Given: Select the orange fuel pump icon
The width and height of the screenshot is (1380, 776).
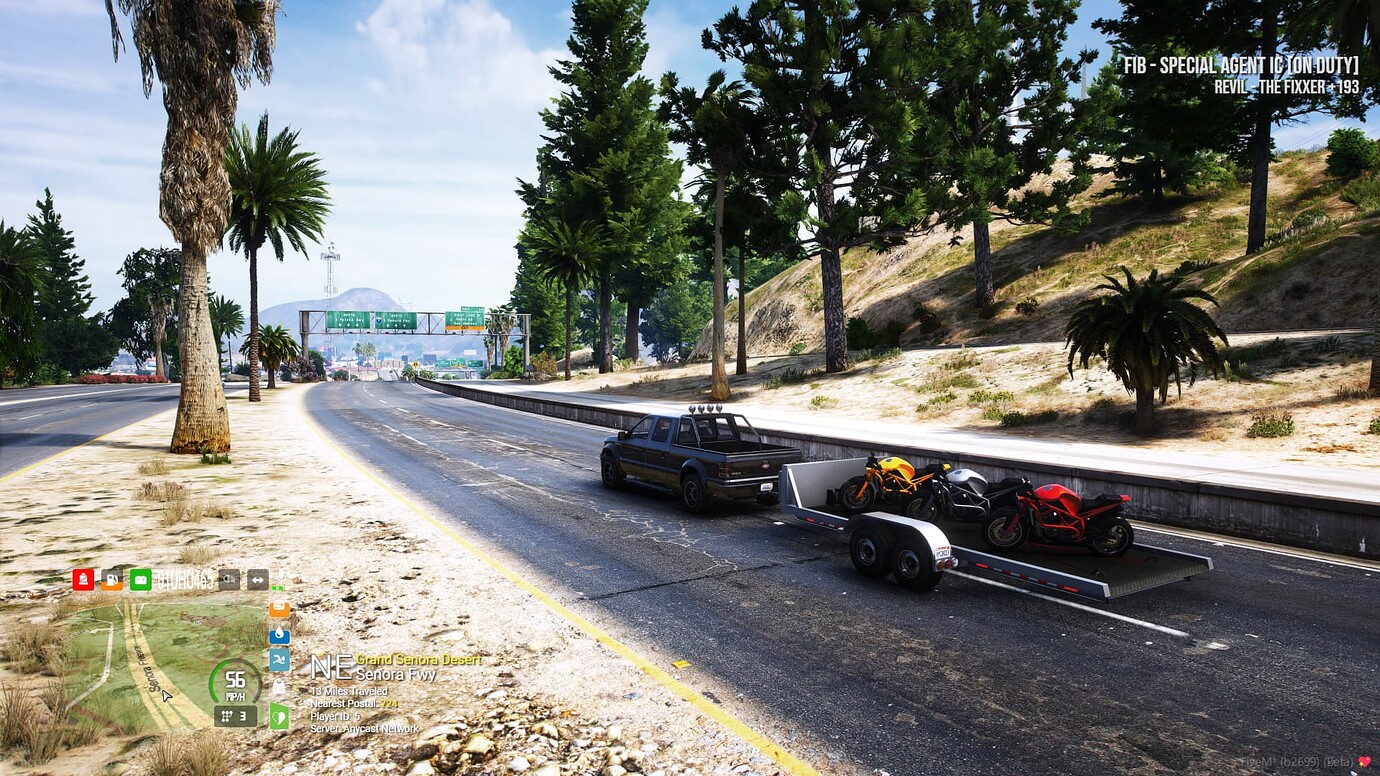Looking at the screenshot, I should coord(112,580).
